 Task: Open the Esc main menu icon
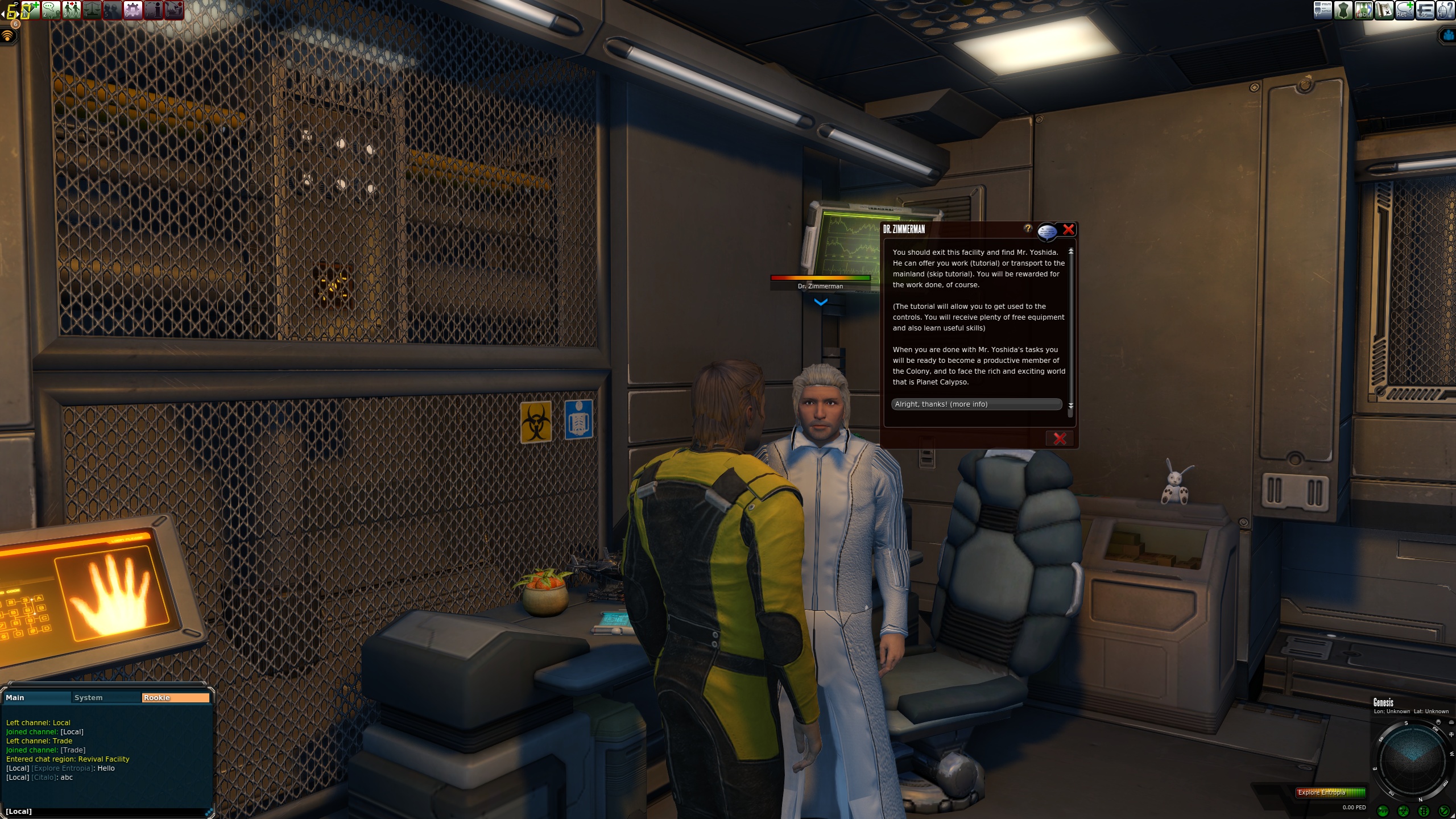[x=1425, y=10]
